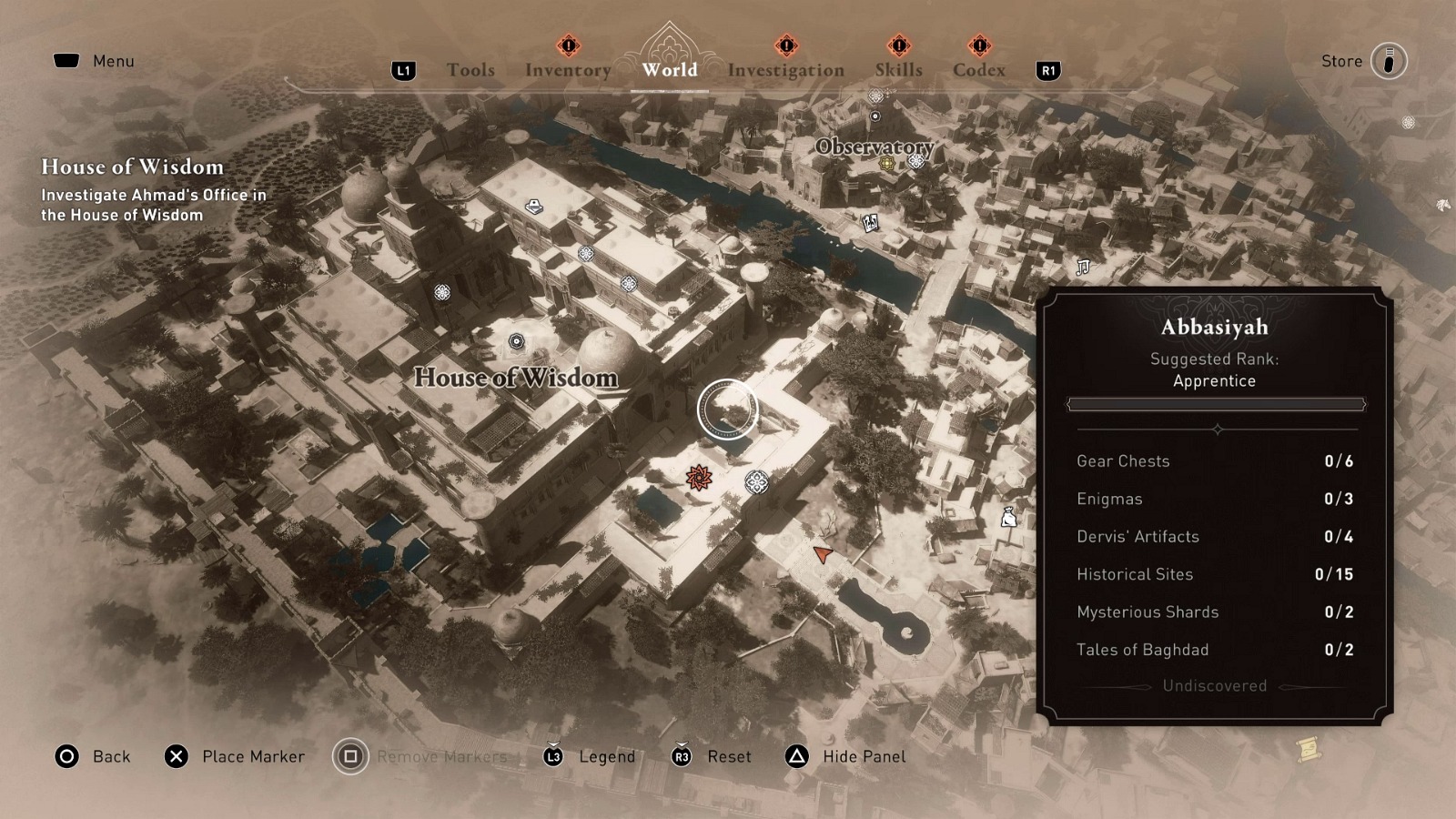Toggle the map Legend display
The height and width of the screenshot is (819, 1456).
(552, 756)
